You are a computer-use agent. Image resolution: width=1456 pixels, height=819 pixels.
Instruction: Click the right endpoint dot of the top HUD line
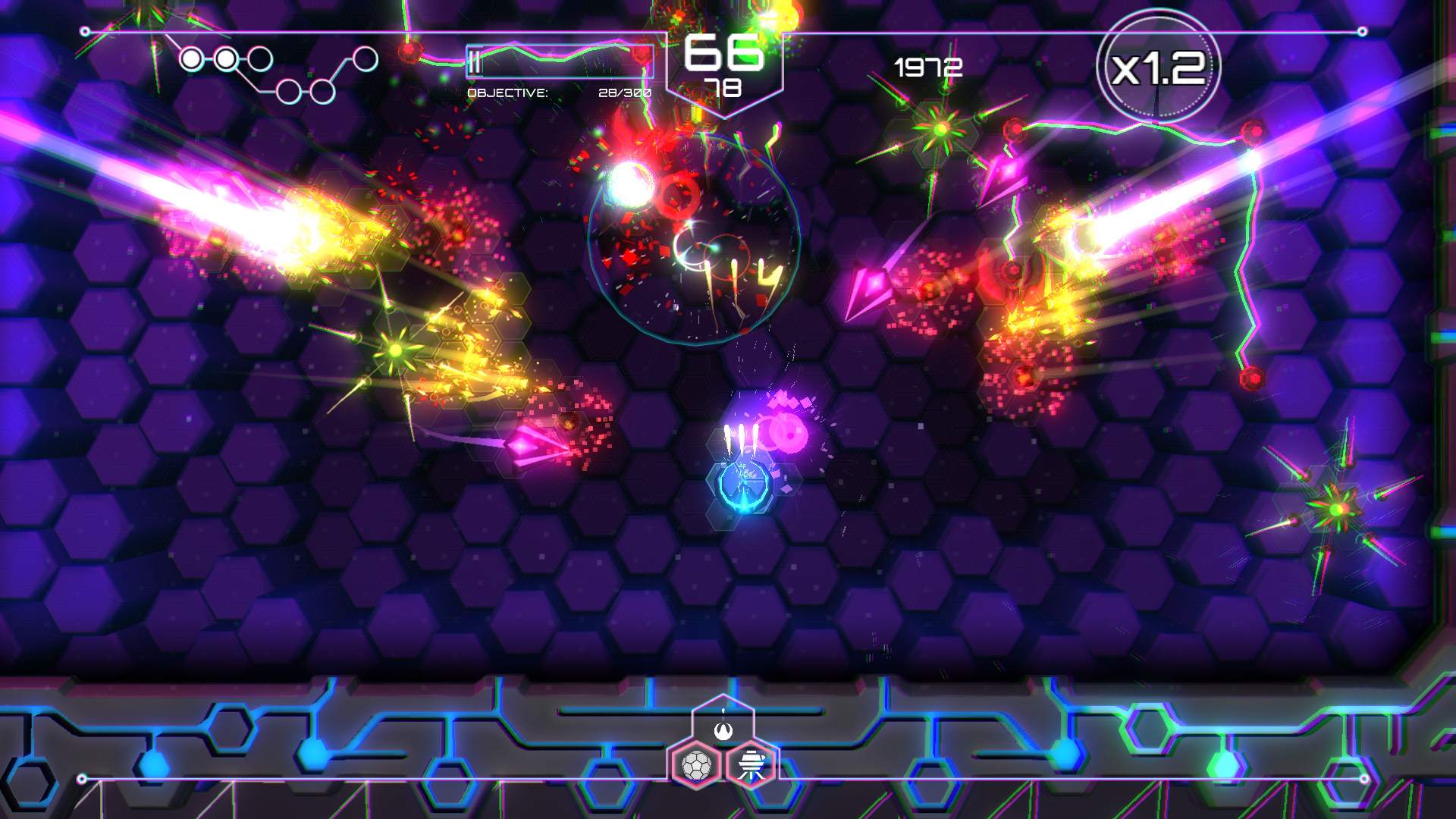pyautogui.click(x=1363, y=31)
